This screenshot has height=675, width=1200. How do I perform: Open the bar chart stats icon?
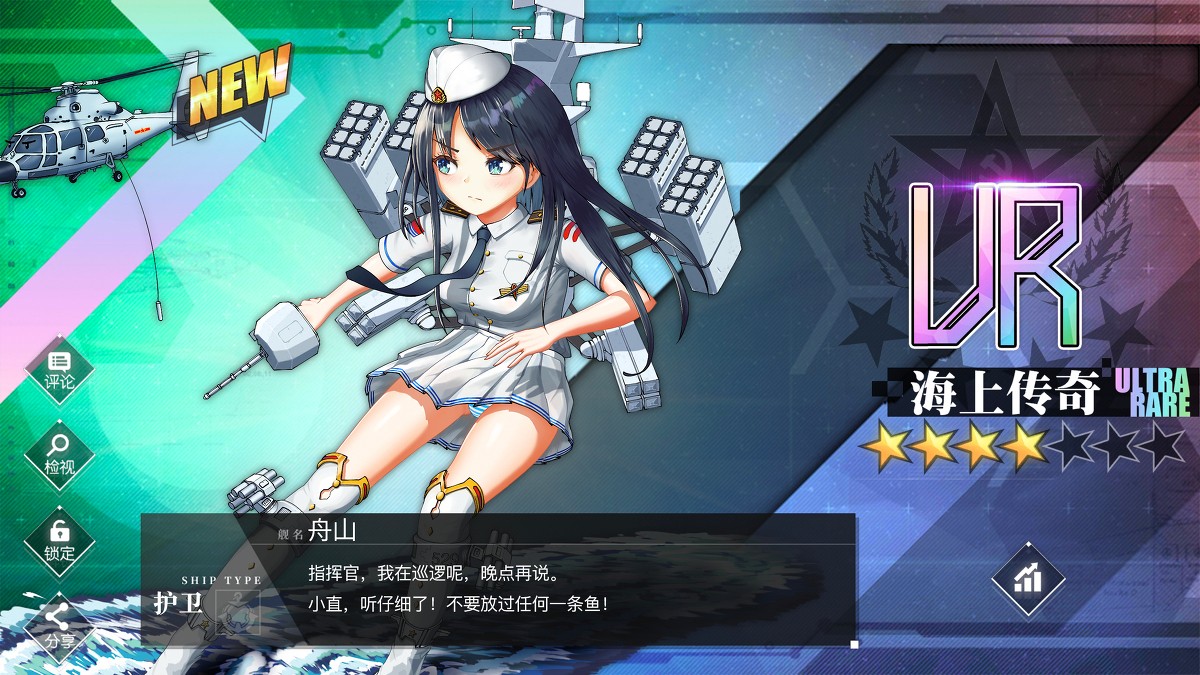click(x=1027, y=579)
